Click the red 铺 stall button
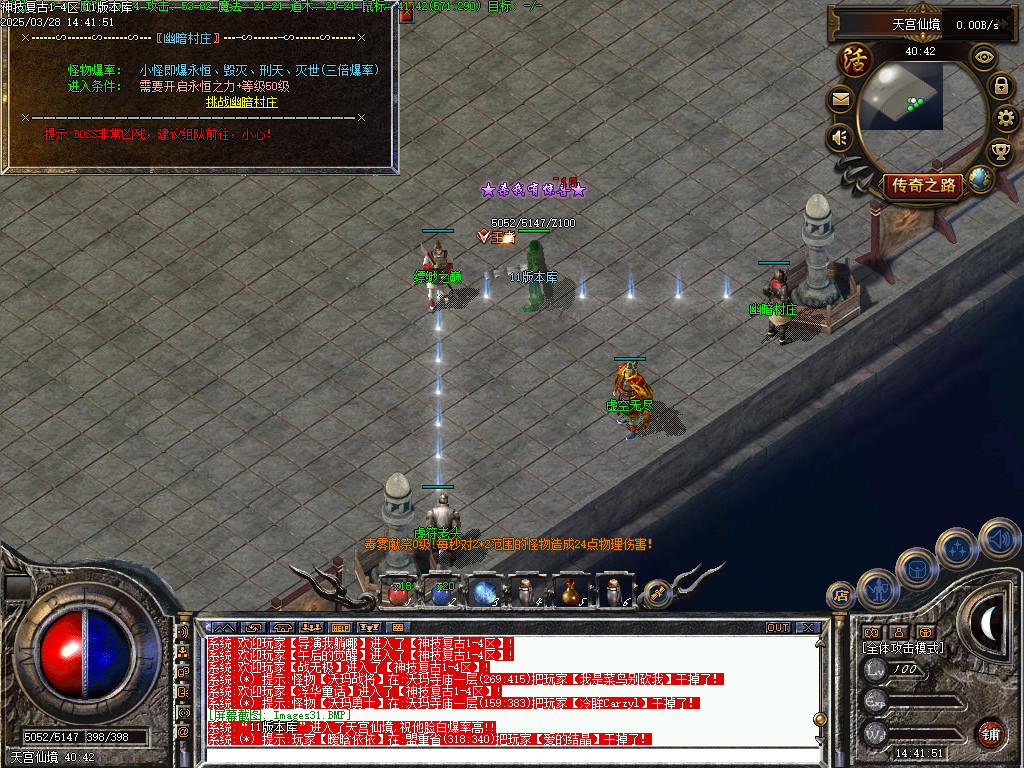1024x768 pixels. 990,733
